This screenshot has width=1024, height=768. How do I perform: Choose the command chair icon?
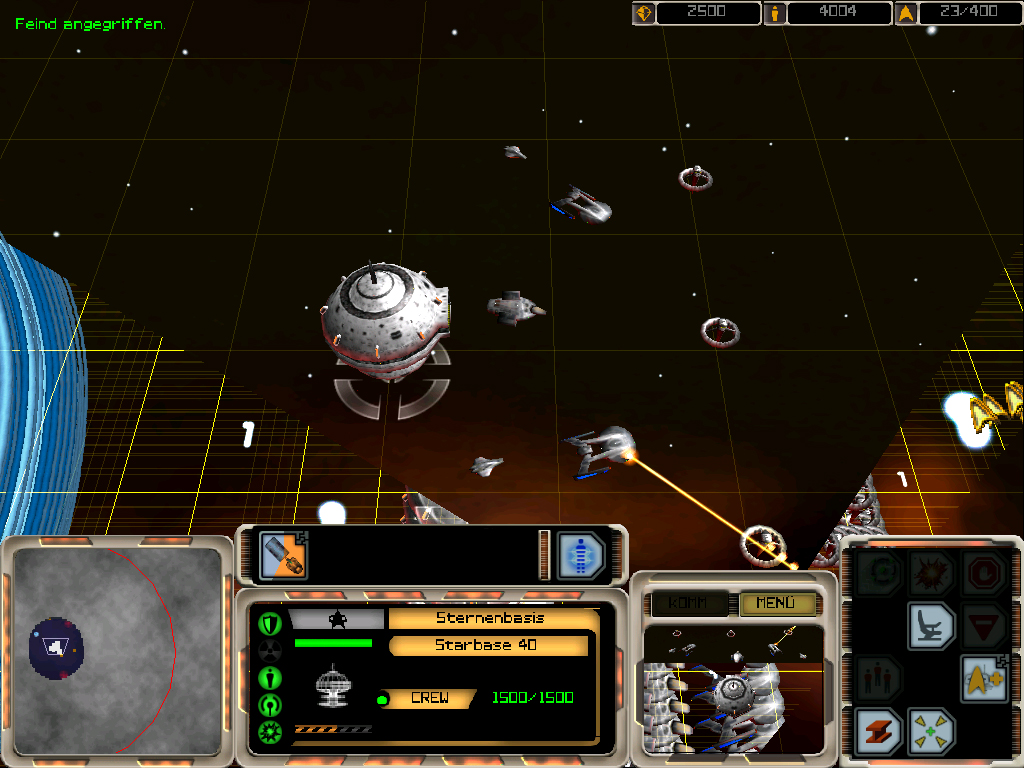tap(932, 626)
